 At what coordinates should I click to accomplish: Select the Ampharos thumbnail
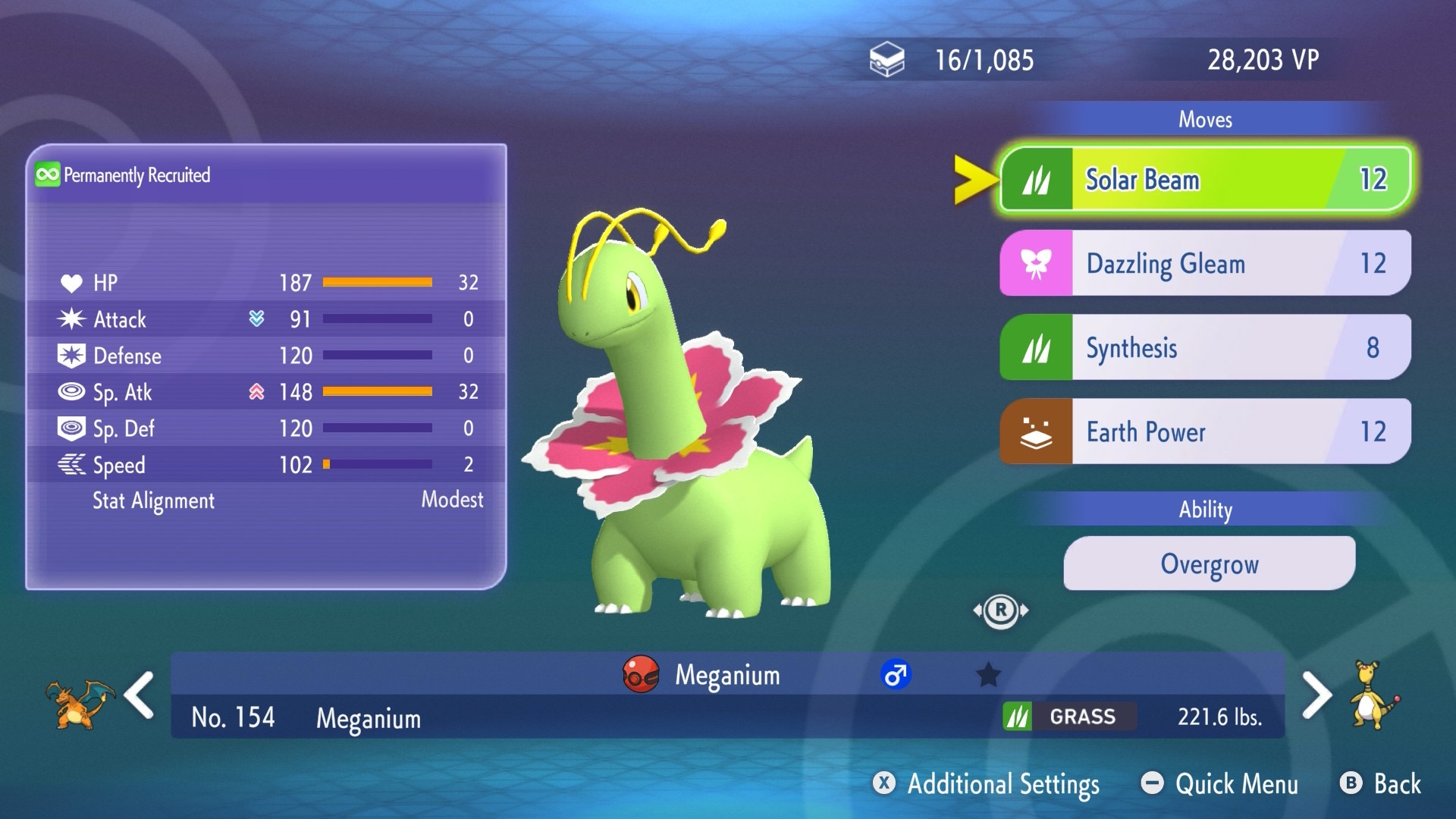tap(1373, 695)
